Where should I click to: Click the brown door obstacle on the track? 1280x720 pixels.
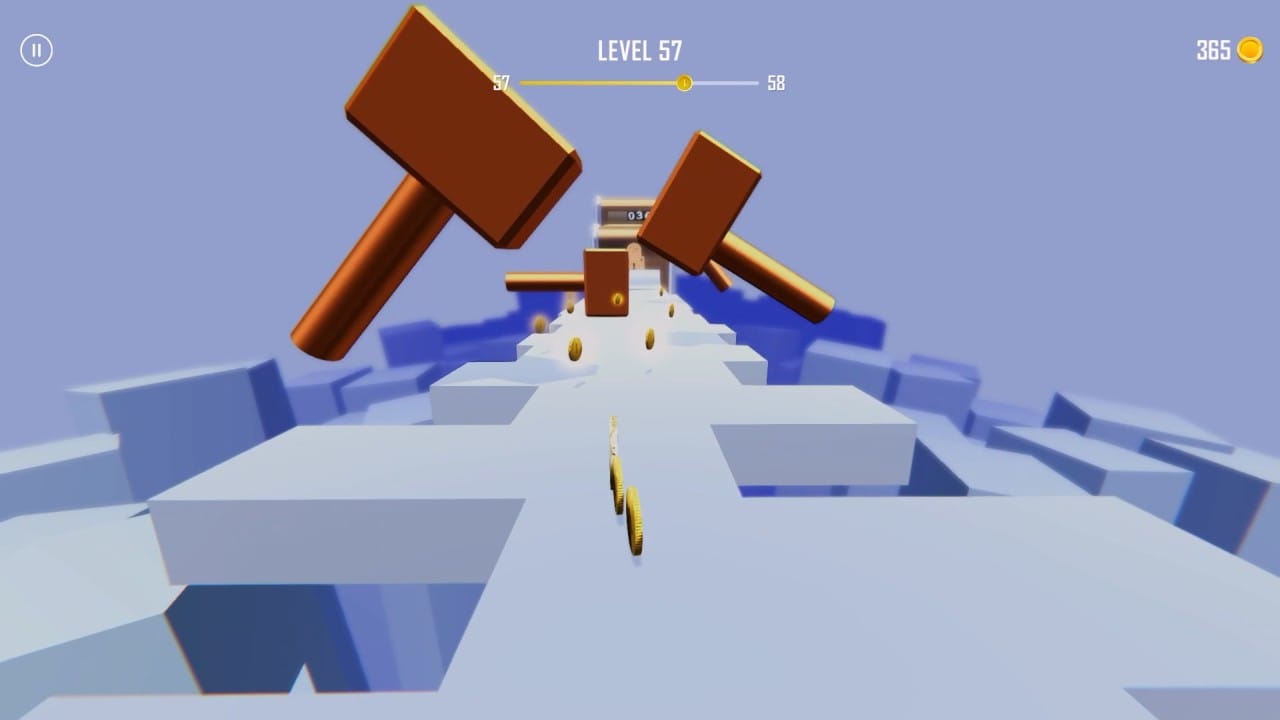pos(604,283)
